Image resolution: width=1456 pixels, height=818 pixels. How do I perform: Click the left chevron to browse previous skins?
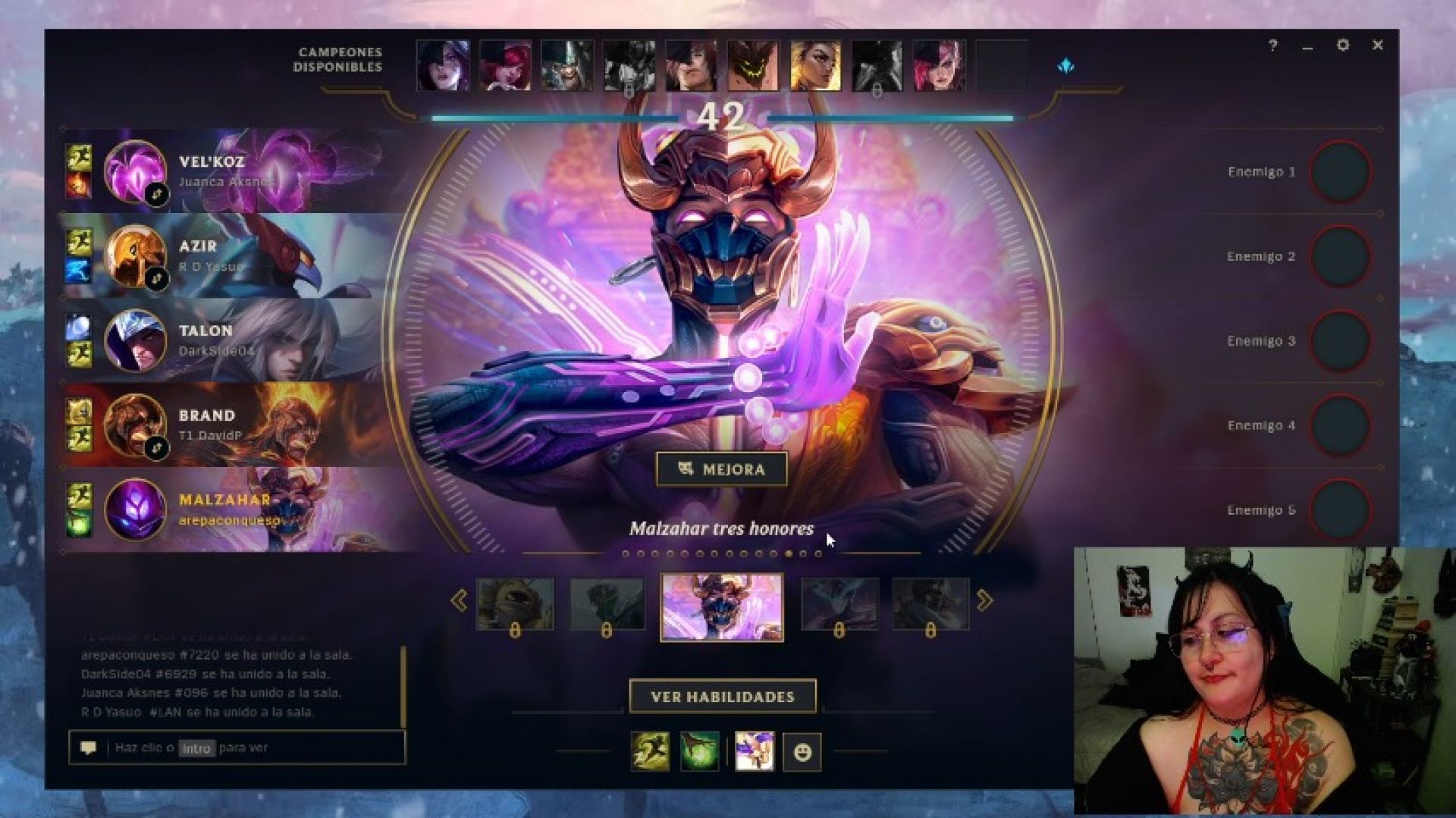point(459,599)
